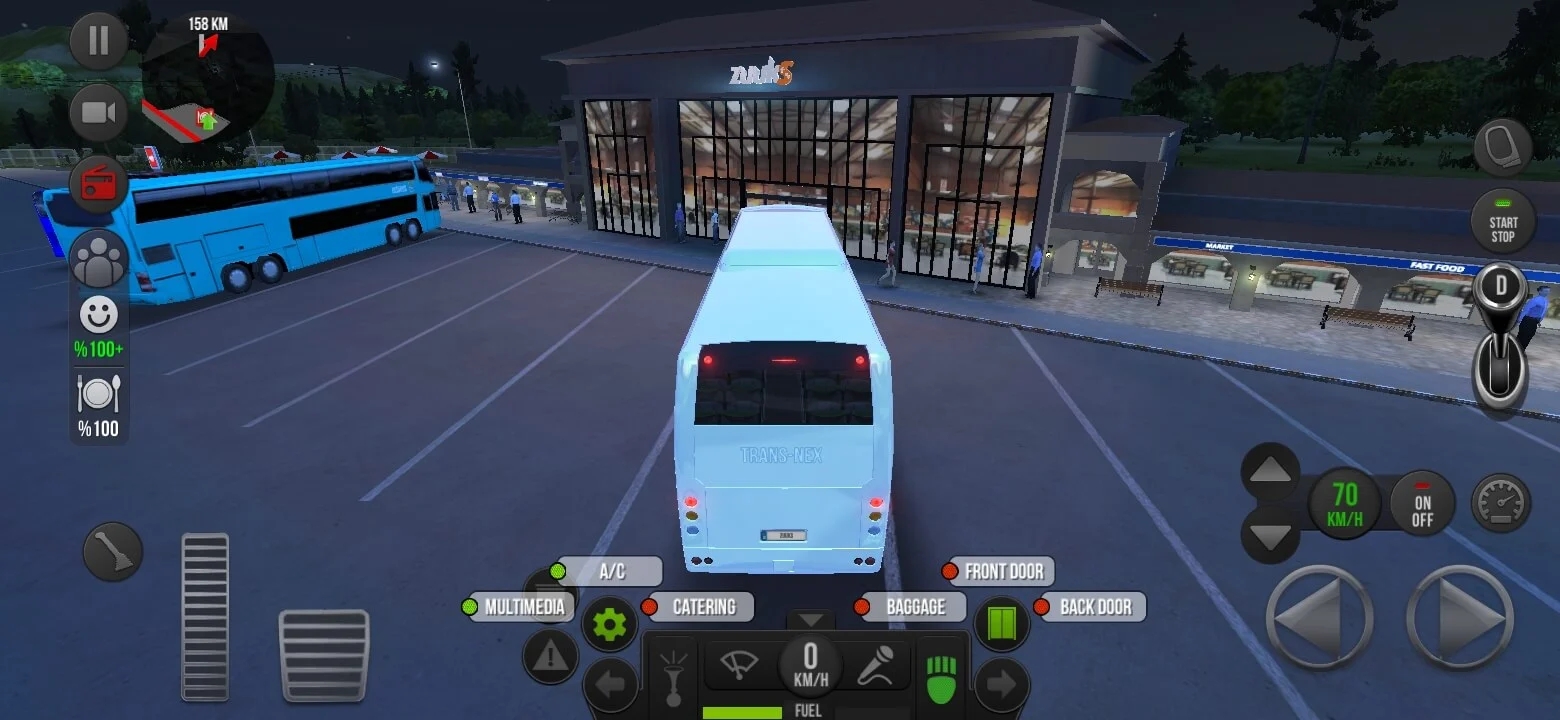Viewport: 1560px width, 720px height.
Task: Turn on Catering service
Action: click(x=701, y=607)
